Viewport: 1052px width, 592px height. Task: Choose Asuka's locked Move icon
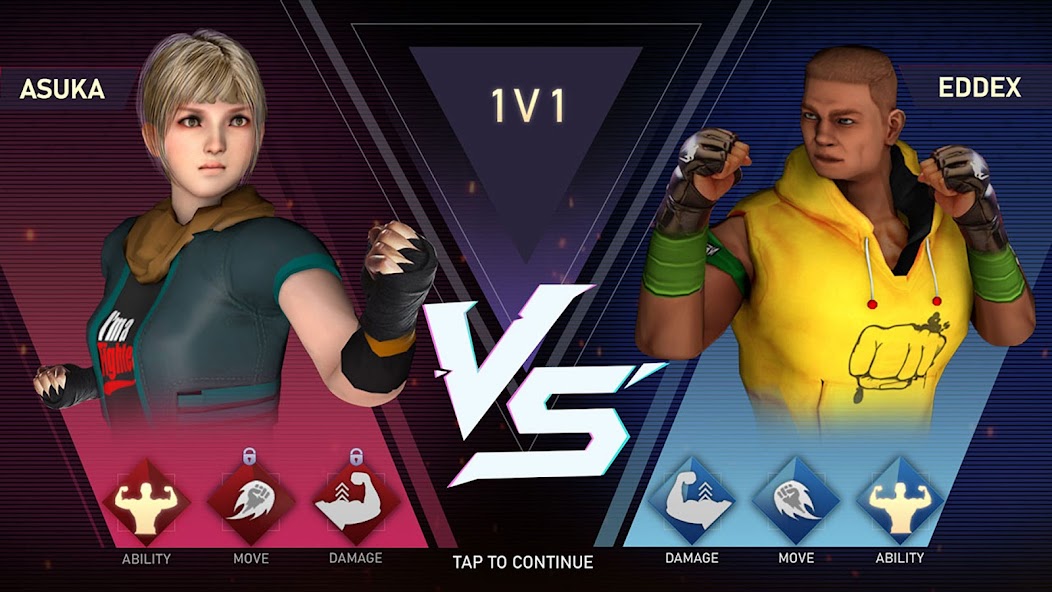(250, 501)
